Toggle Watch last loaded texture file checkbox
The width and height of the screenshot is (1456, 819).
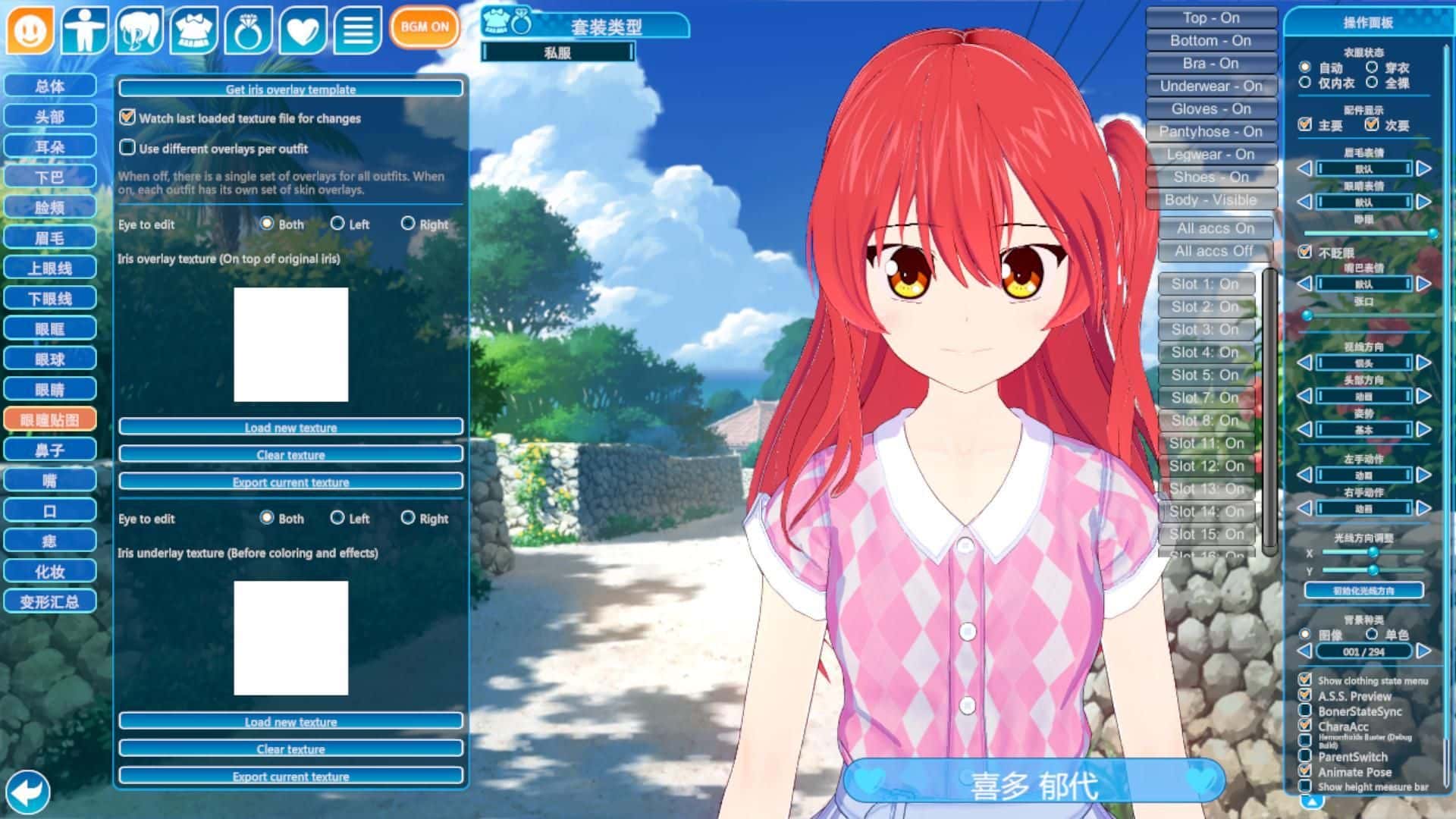pyautogui.click(x=127, y=118)
